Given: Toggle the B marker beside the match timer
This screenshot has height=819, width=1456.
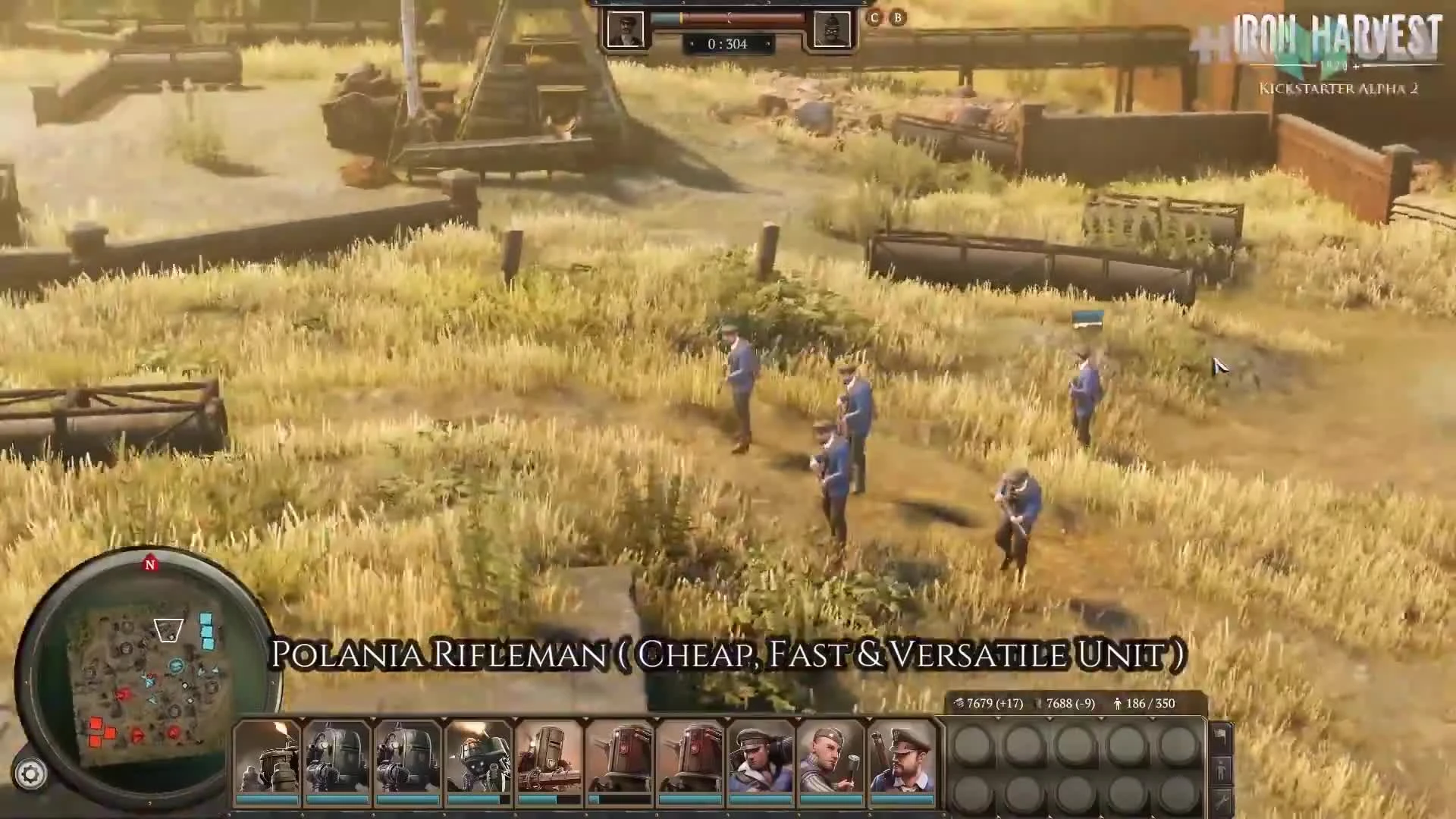Looking at the screenshot, I should point(897,18).
